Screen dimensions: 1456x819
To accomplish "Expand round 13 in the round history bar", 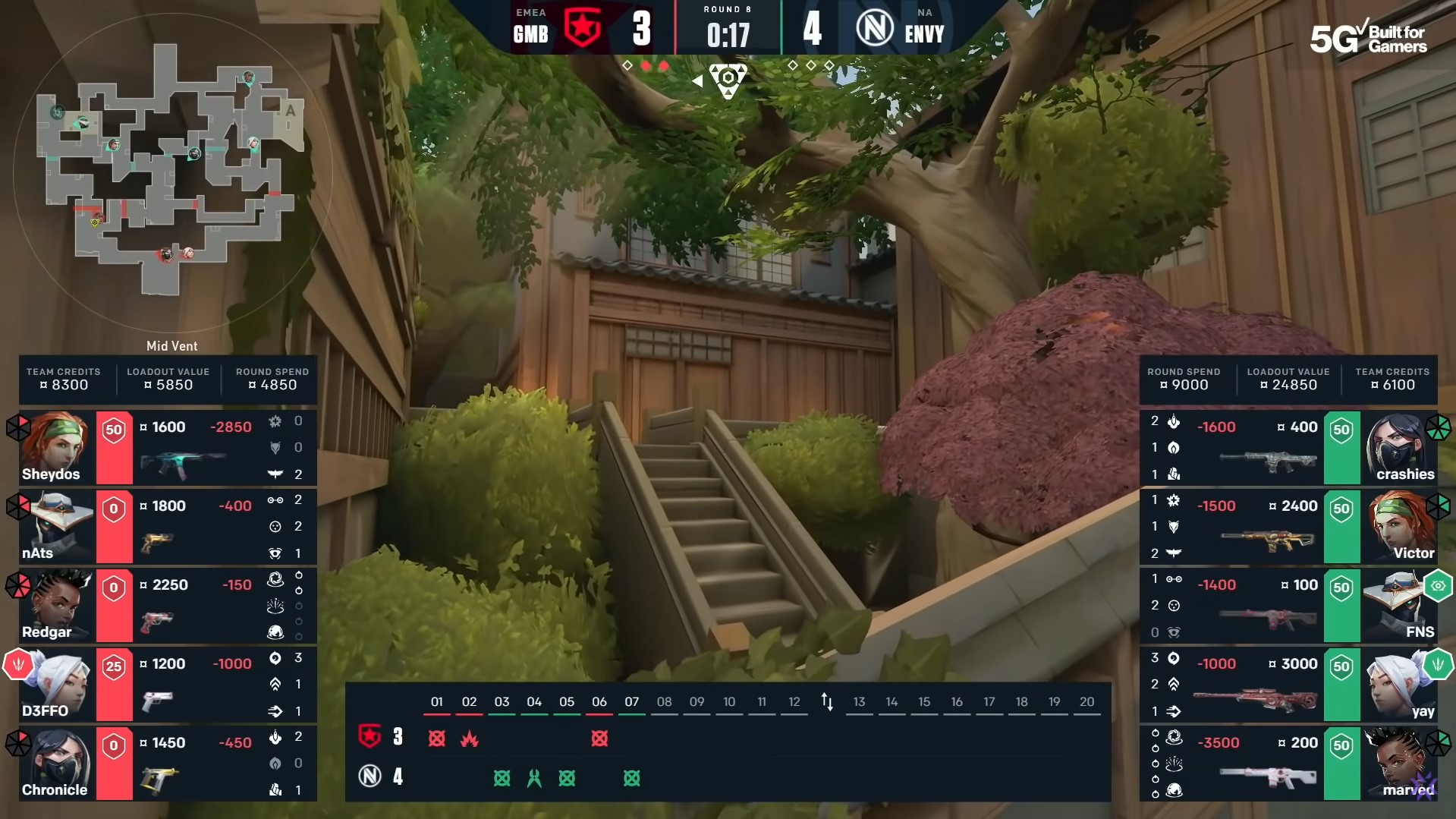I will click(860, 702).
